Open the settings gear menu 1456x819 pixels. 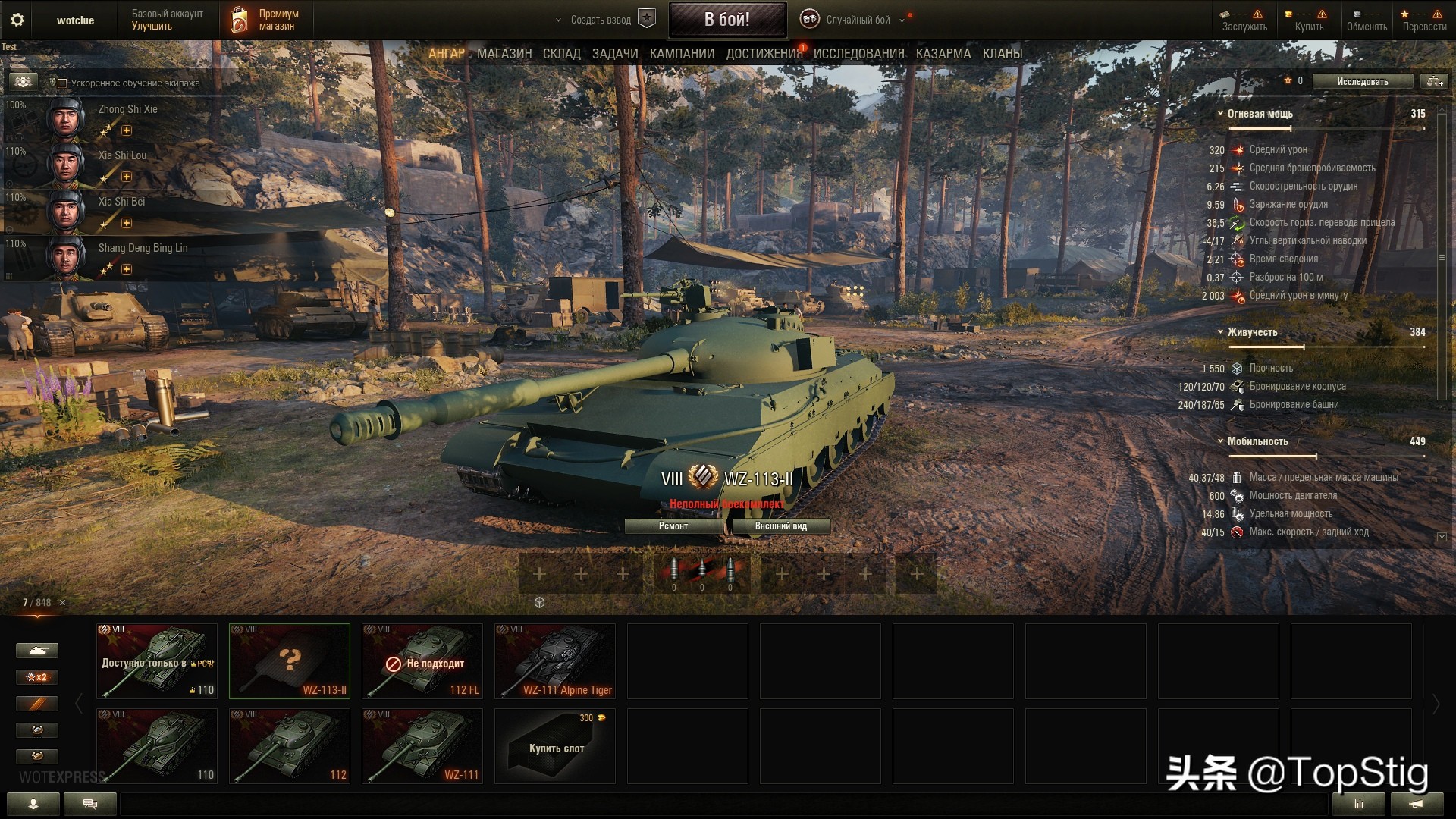click(17, 20)
